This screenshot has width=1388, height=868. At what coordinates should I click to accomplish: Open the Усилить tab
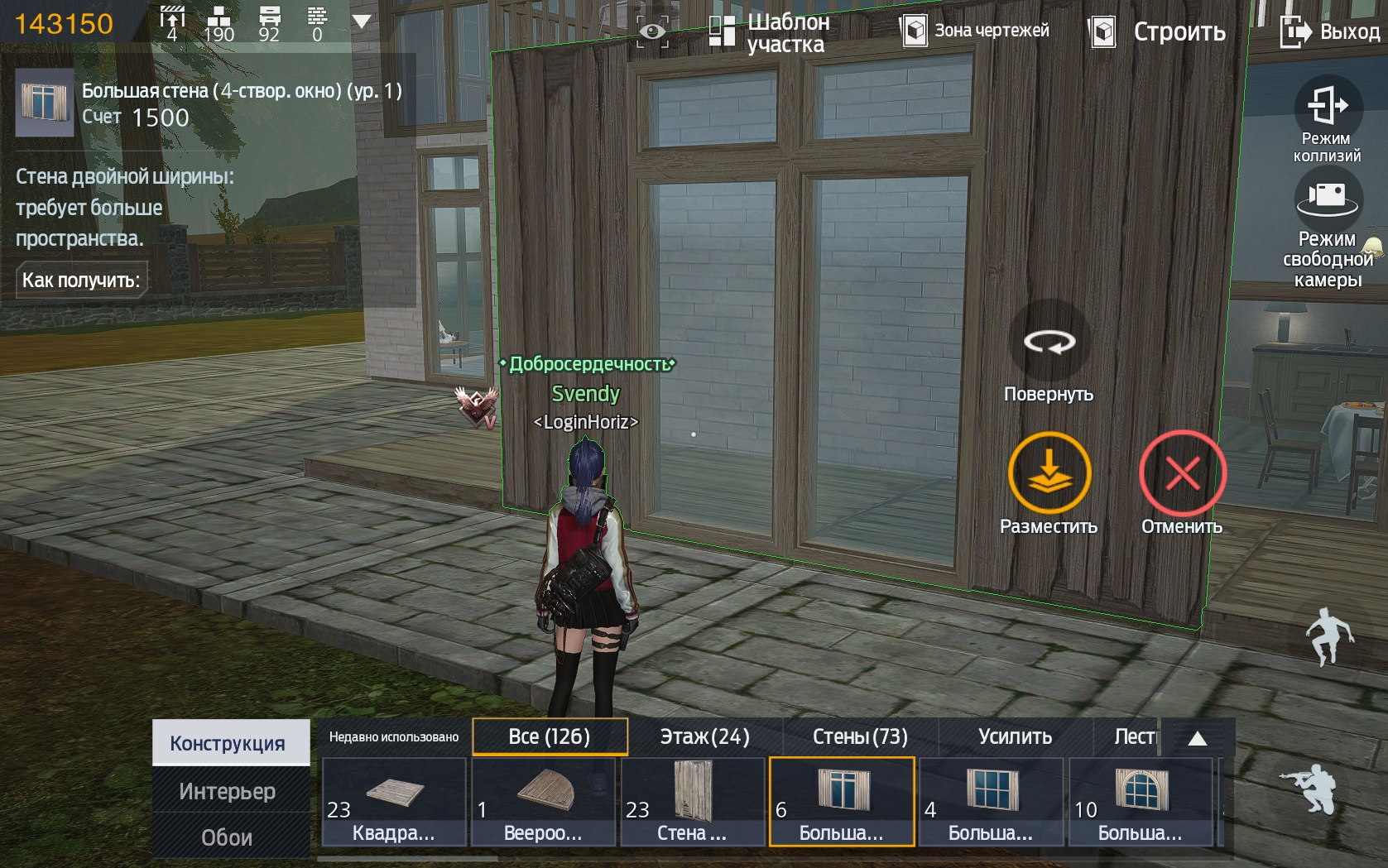(1015, 736)
